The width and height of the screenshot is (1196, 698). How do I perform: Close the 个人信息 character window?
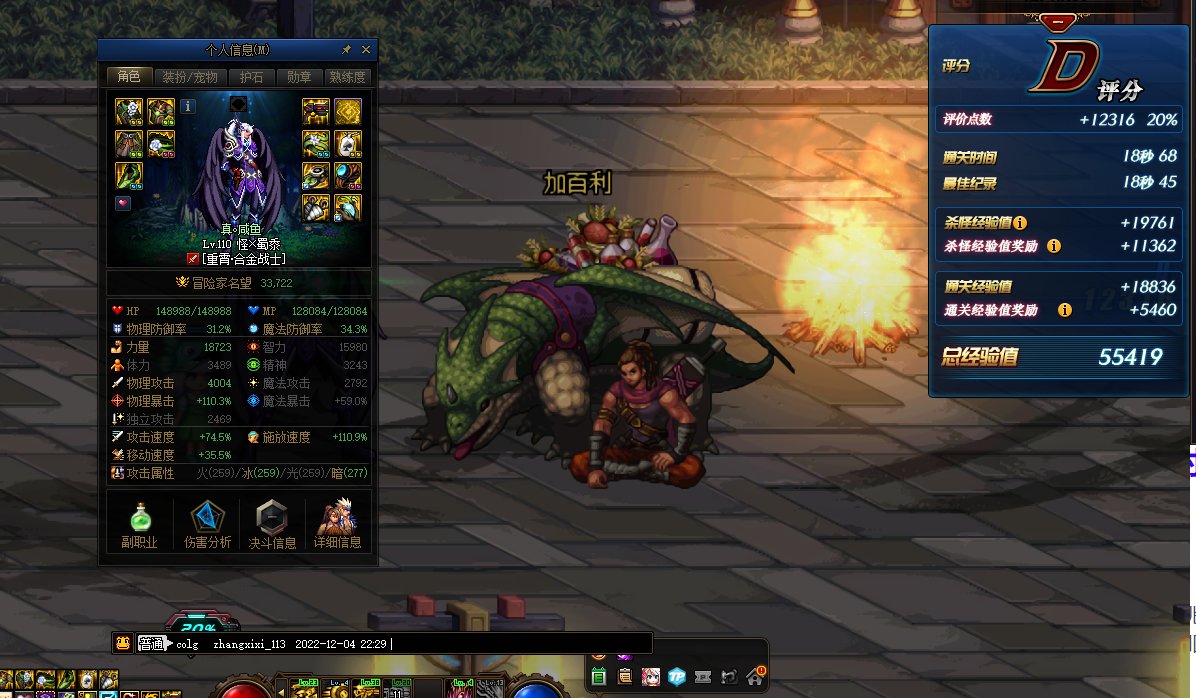coord(366,49)
